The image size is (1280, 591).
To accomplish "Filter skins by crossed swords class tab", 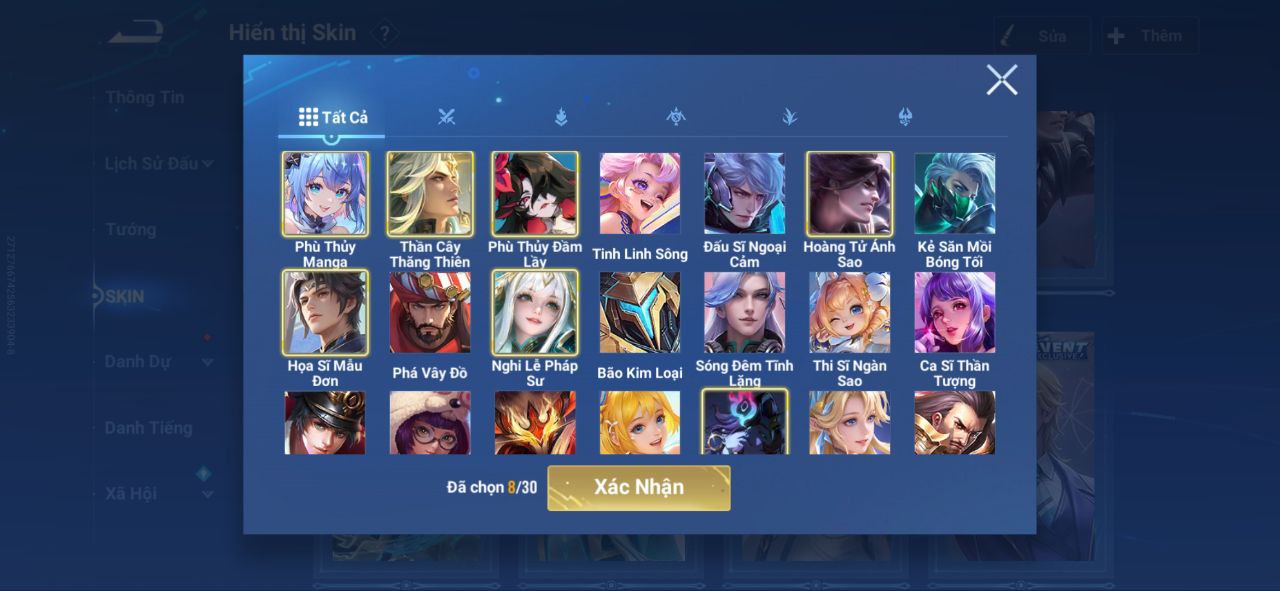I will click(x=446, y=117).
